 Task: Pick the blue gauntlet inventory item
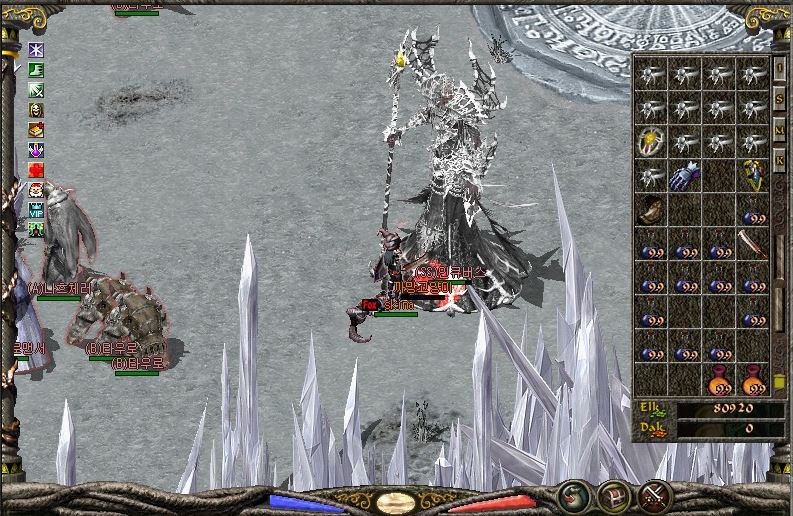click(x=684, y=177)
